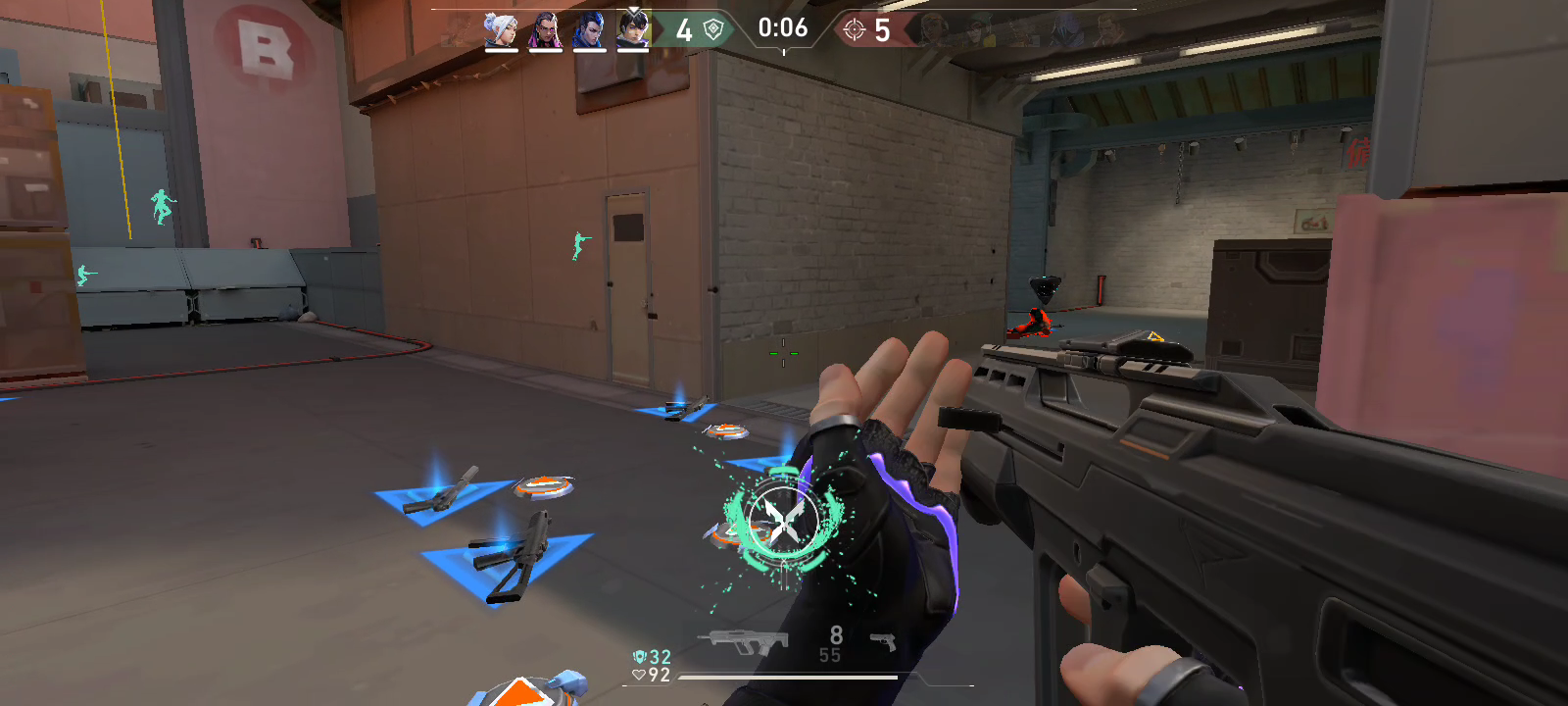Screen dimensions: 1568x706
Task: Select the Jett portrait on the team scoreboard
Action: pos(500,29)
